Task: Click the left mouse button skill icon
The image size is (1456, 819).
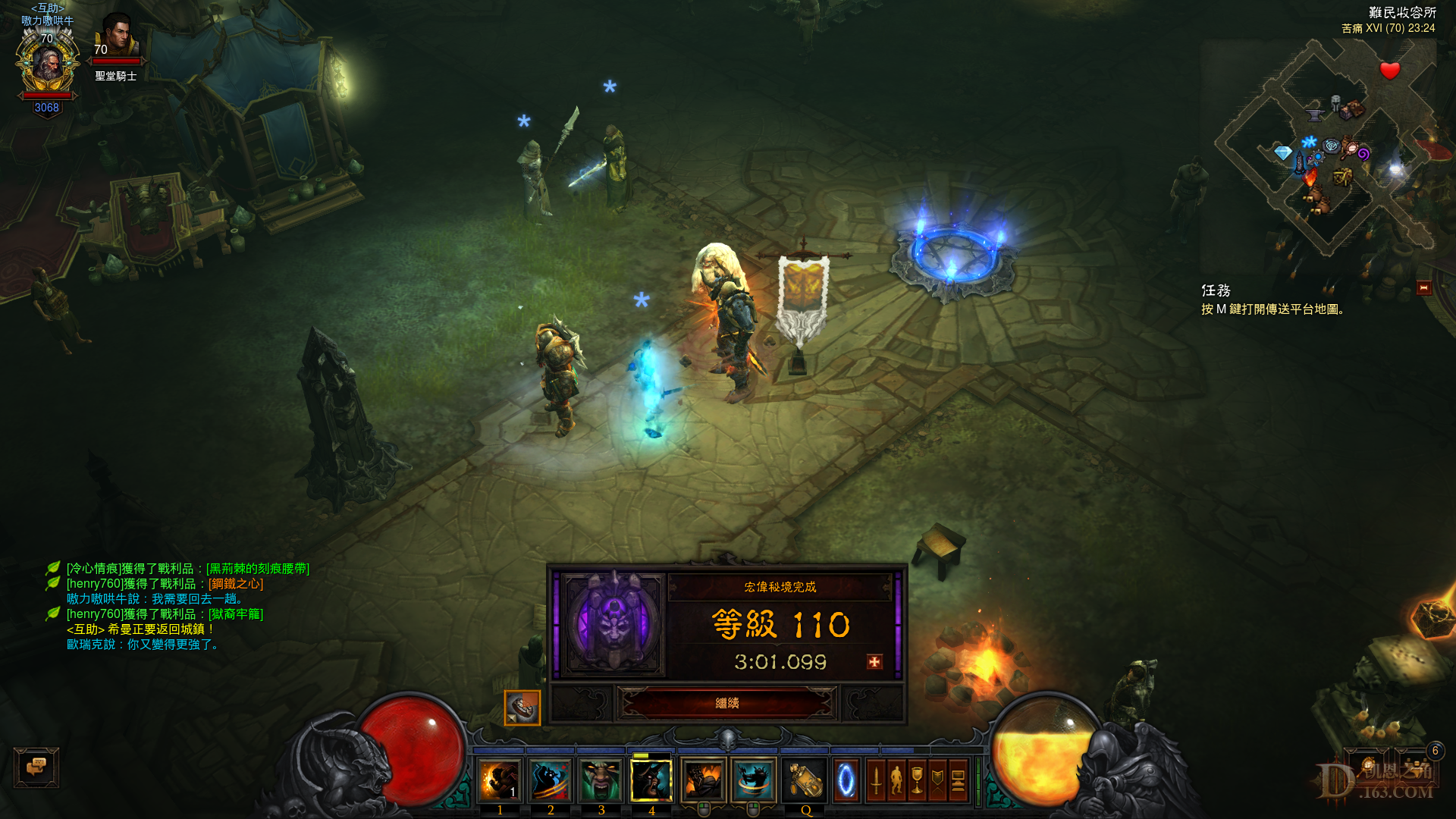Action: pos(702,781)
